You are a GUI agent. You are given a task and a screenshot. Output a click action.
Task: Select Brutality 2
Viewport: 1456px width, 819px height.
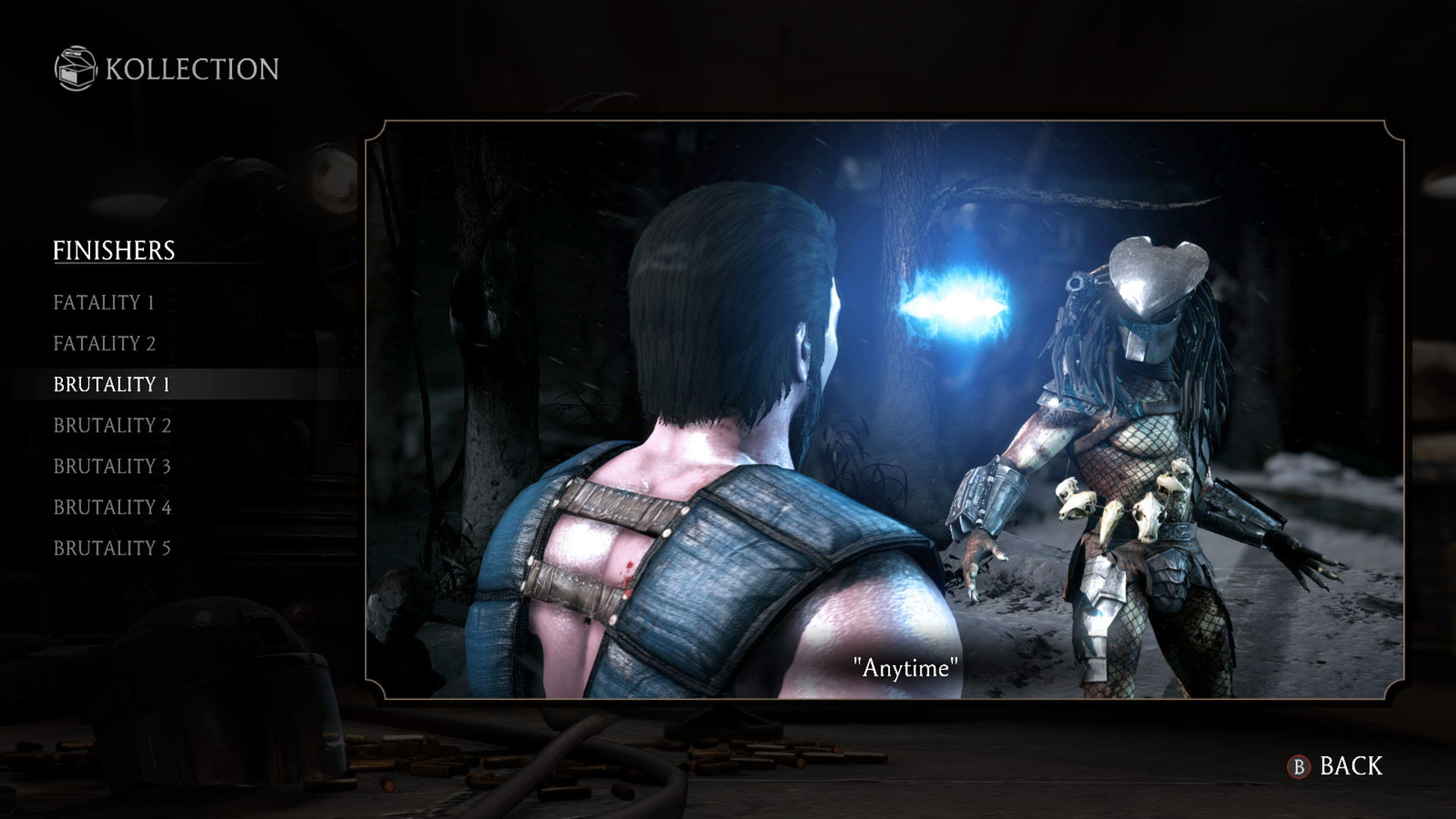click(x=111, y=425)
